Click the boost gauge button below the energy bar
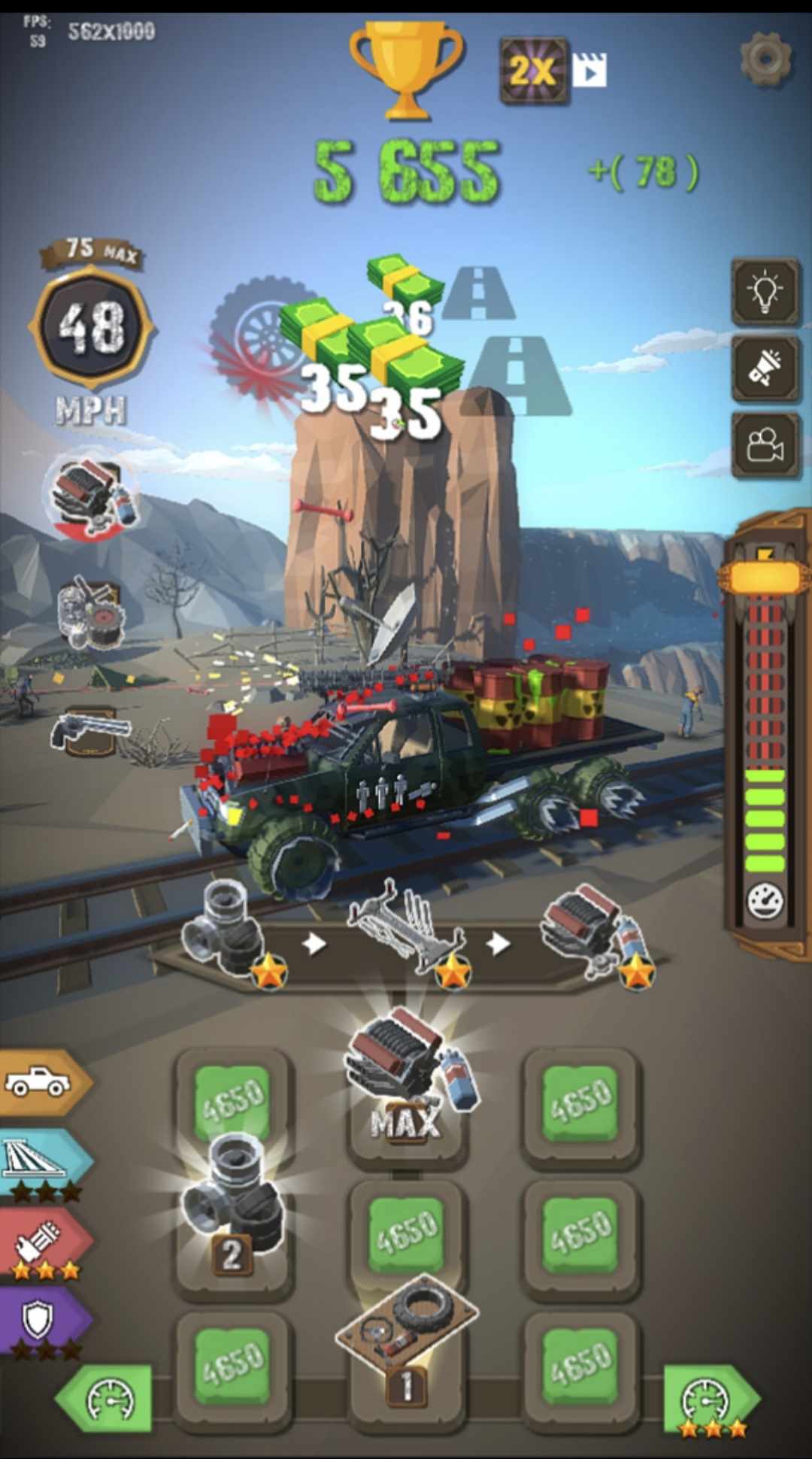 point(765,900)
